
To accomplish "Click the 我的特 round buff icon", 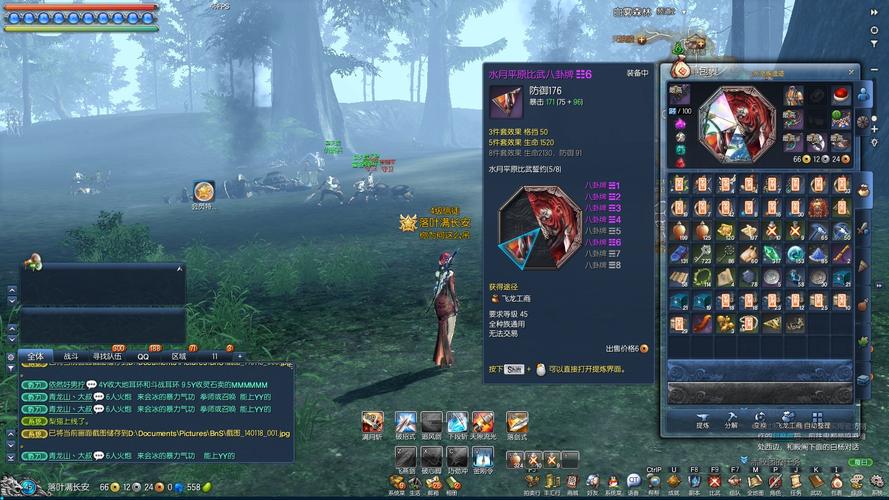I will (x=204, y=189).
